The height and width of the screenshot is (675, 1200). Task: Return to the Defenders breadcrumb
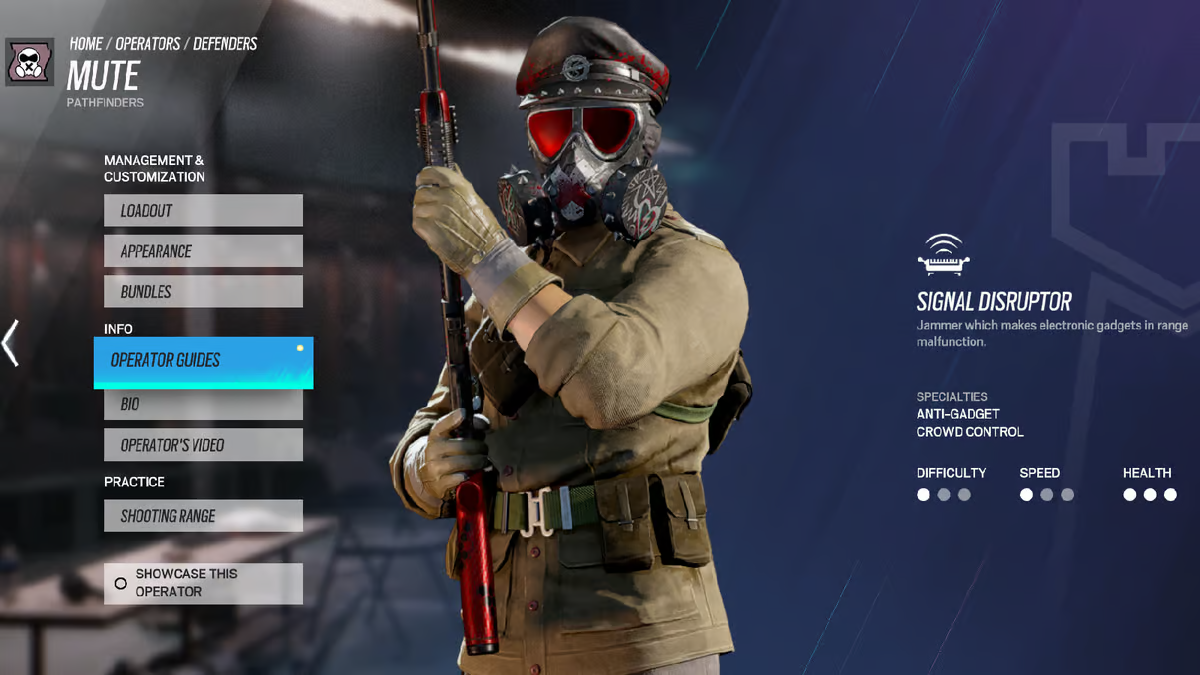tap(225, 44)
